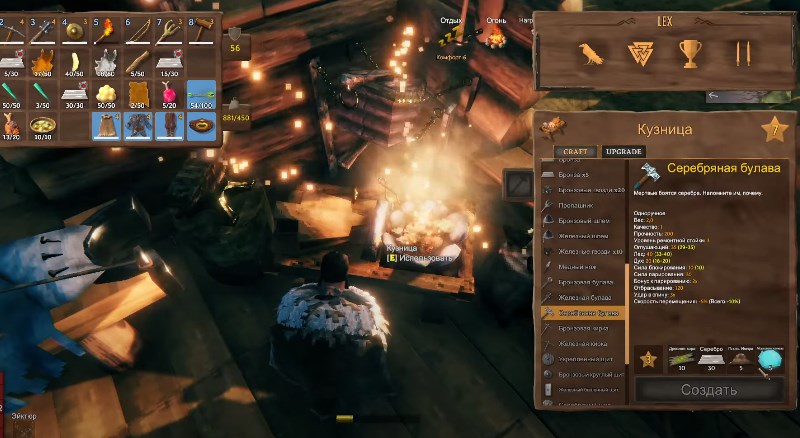Select the equipped cape slot
800x438 pixels.
[107, 126]
